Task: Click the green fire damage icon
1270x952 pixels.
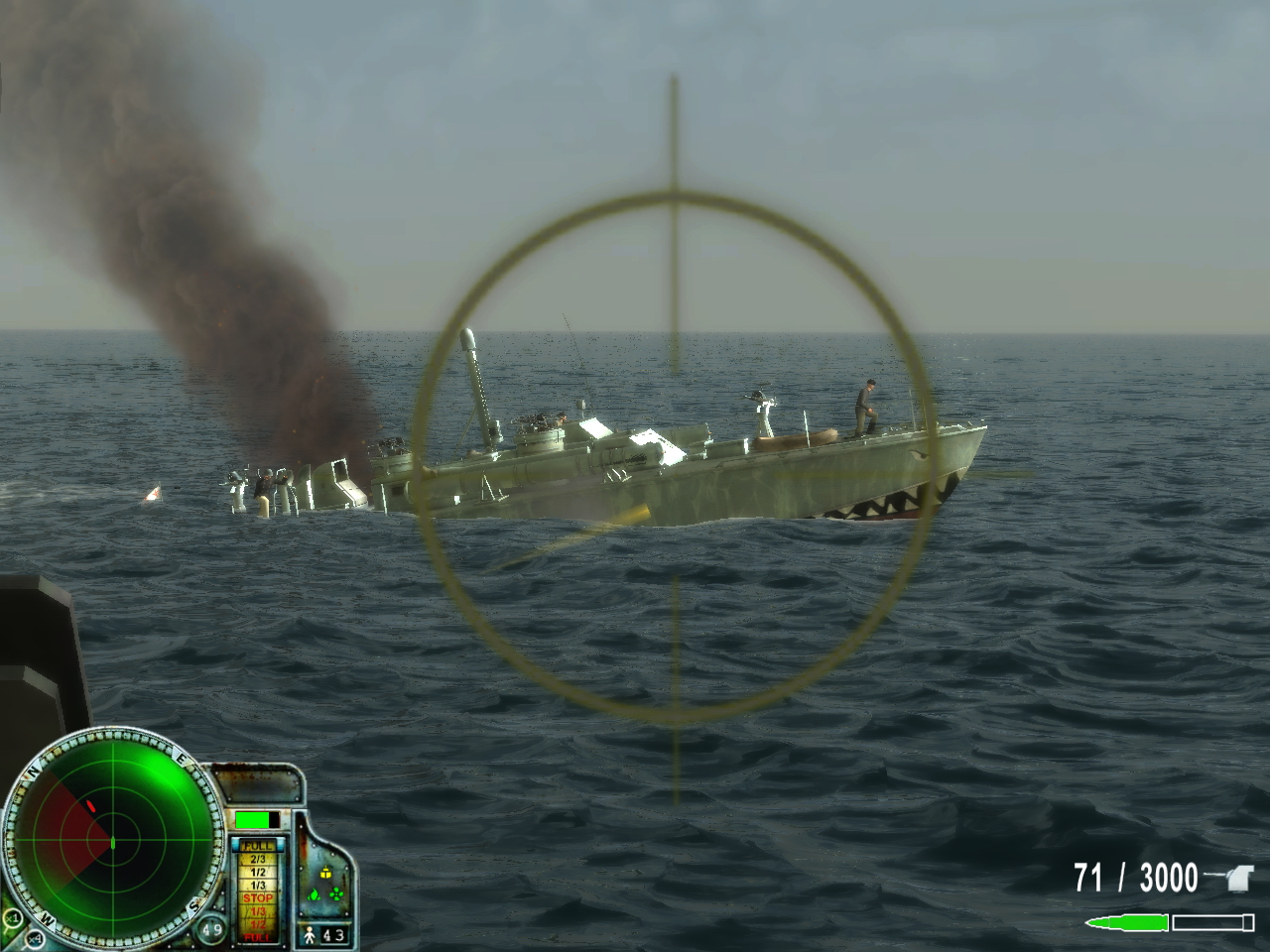Action: click(x=315, y=896)
